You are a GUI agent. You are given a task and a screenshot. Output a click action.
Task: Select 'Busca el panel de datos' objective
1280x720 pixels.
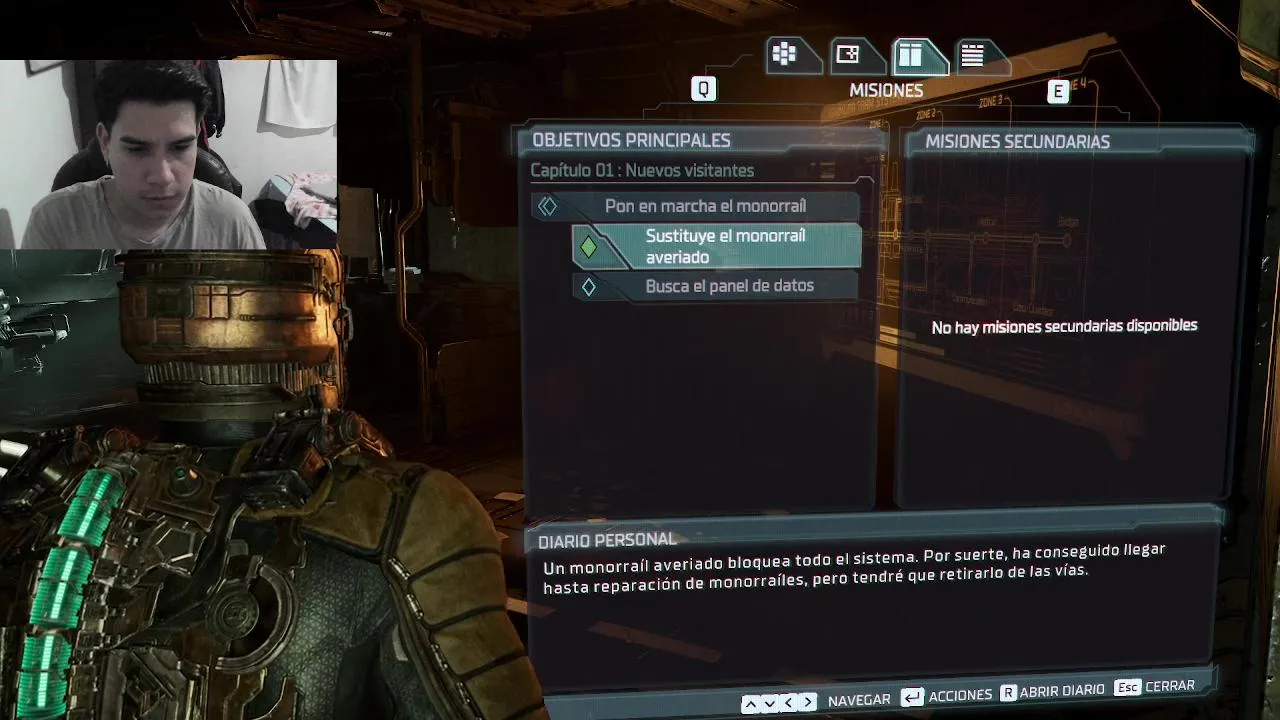728,286
